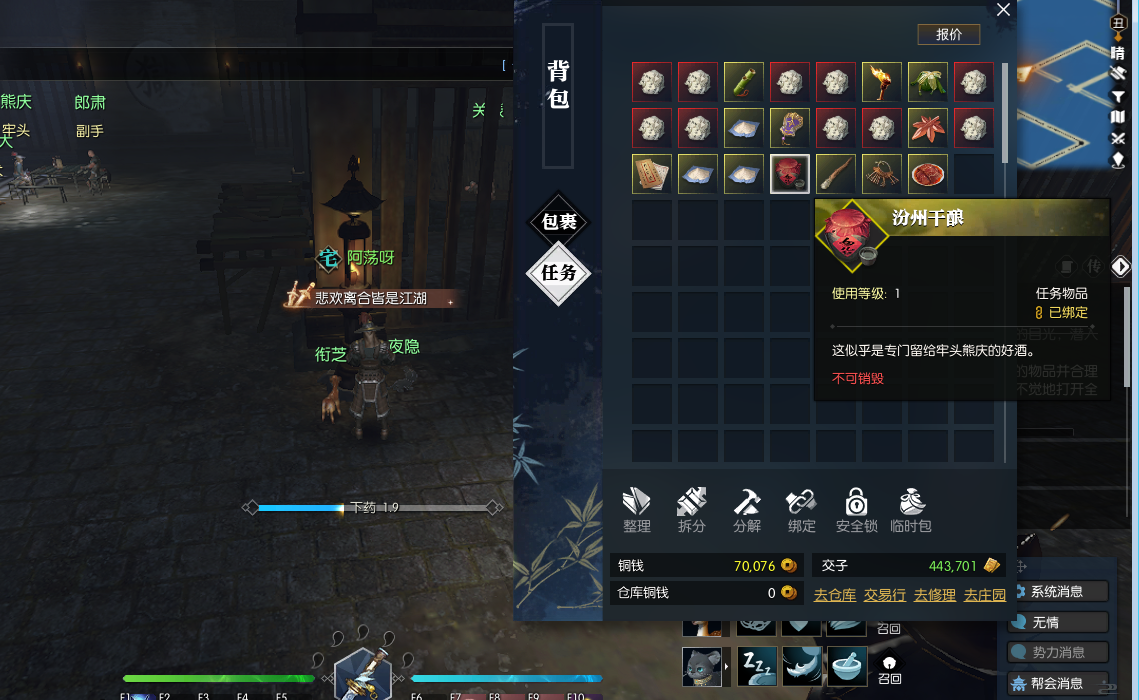This screenshot has width=1139, height=700.
Task: Select the green bamboo tube item
Action: tap(744, 82)
